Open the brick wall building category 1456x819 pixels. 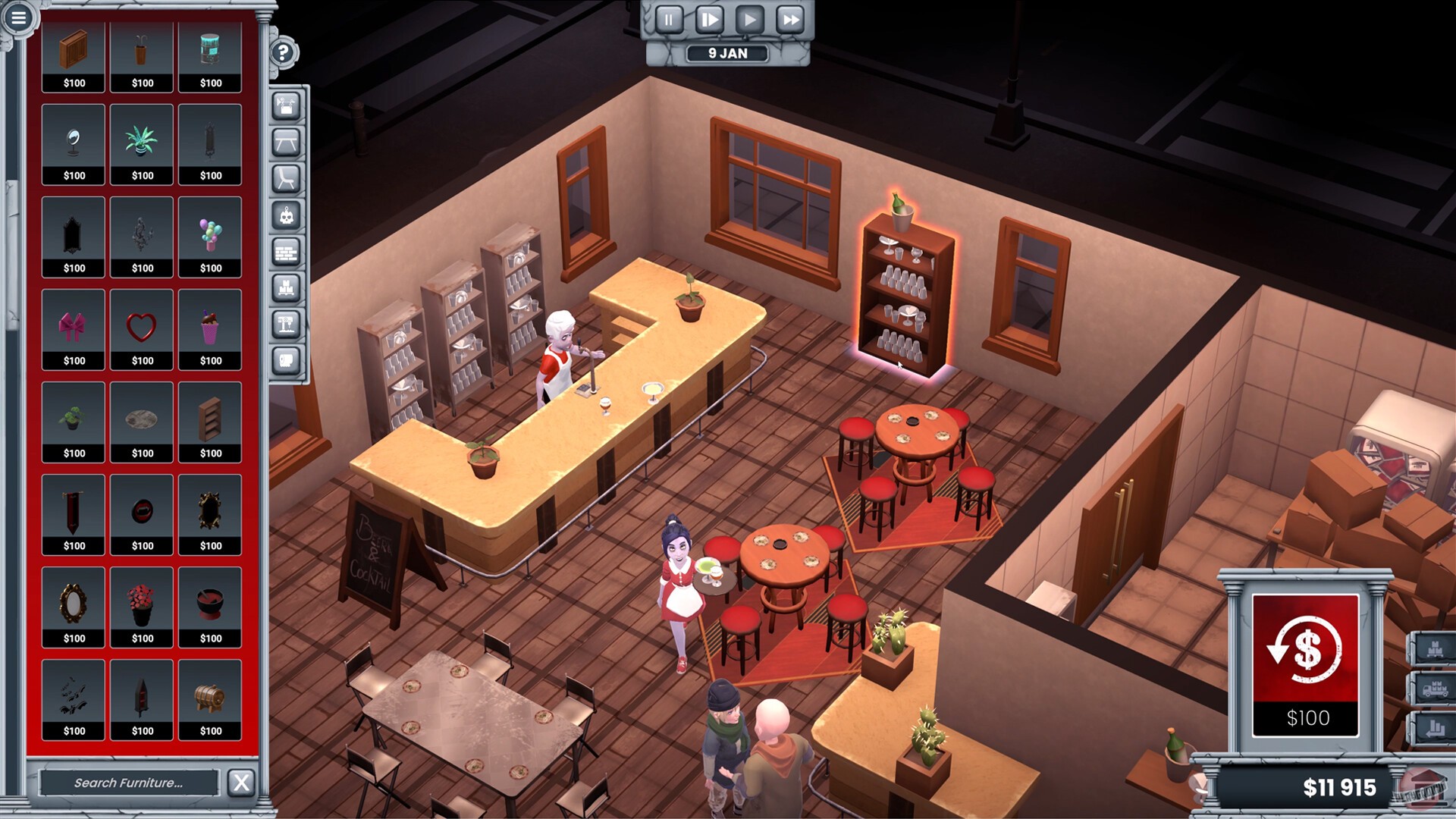tap(286, 253)
